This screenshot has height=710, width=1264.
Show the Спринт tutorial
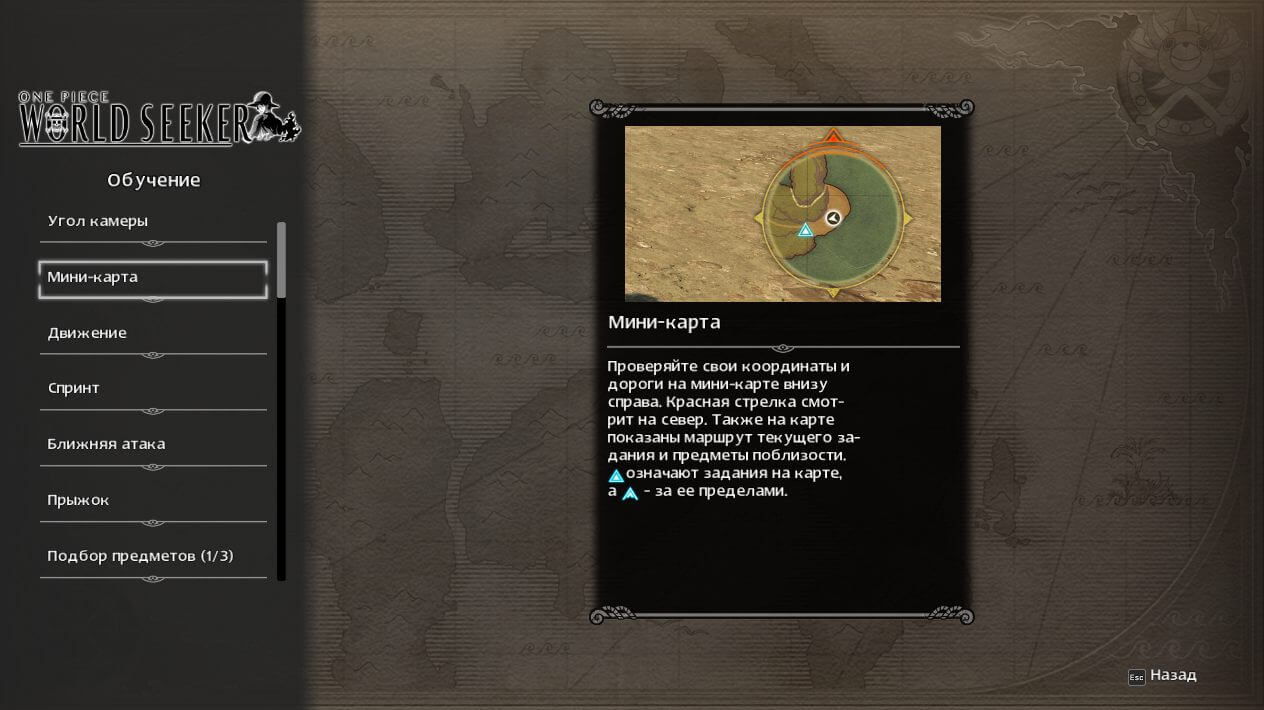[x=152, y=389]
